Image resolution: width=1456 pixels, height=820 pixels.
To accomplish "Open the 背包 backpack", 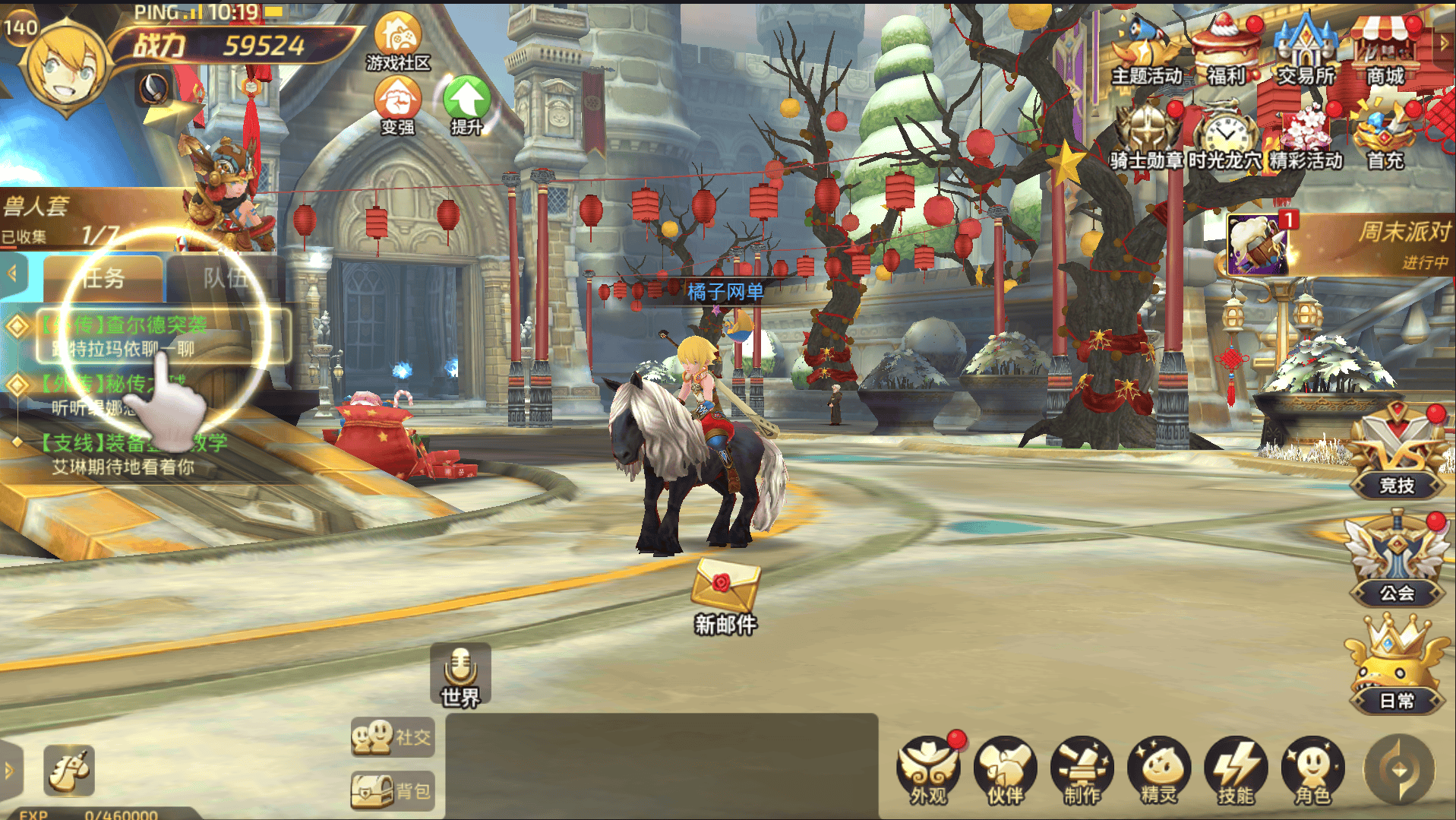I will [392, 790].
